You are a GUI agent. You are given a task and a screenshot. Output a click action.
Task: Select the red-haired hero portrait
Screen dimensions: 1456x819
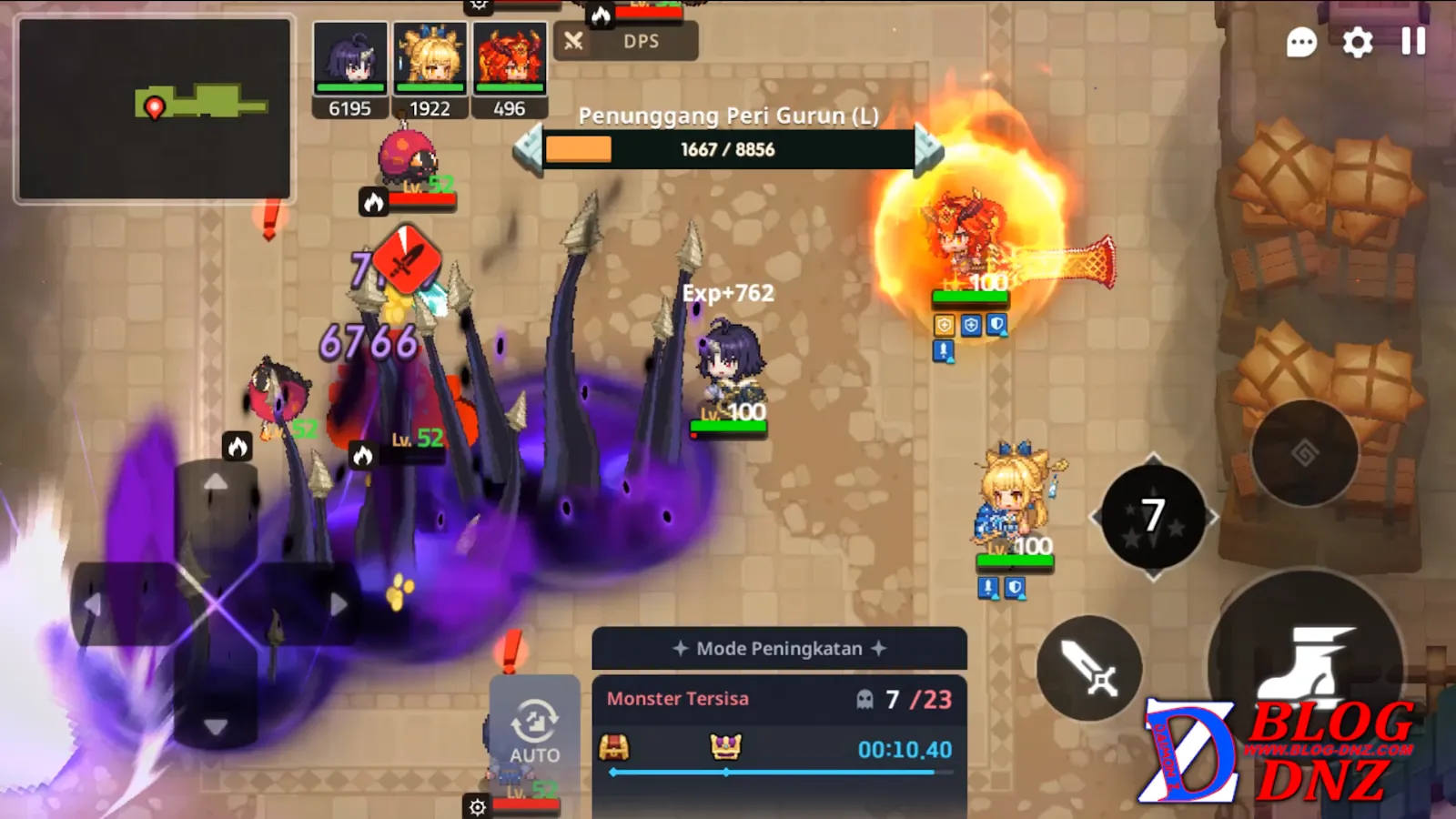pos(510,58)
